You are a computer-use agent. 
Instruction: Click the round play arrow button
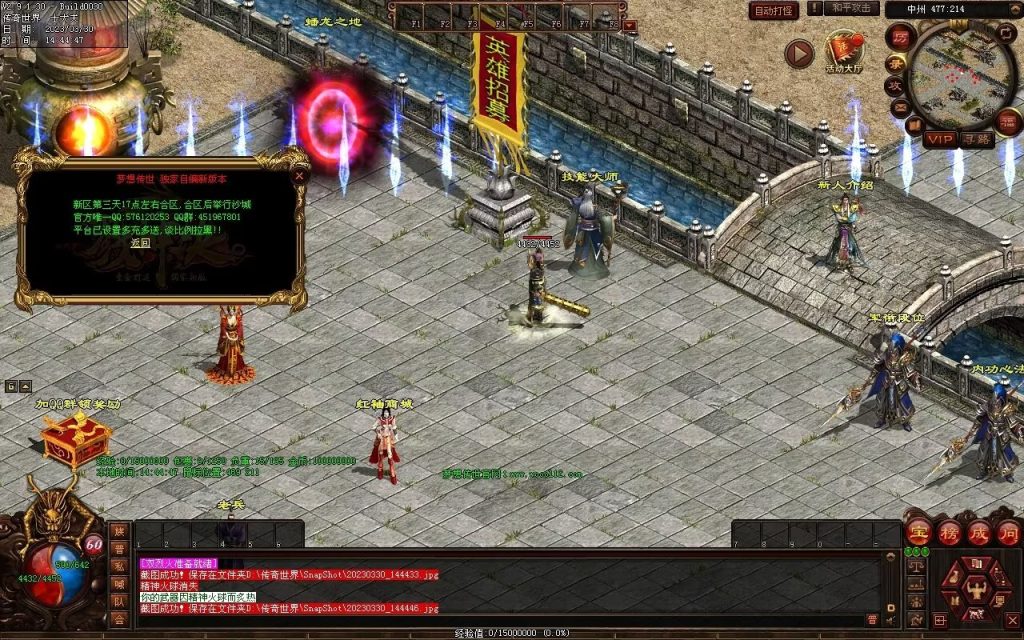pos(798,53)
